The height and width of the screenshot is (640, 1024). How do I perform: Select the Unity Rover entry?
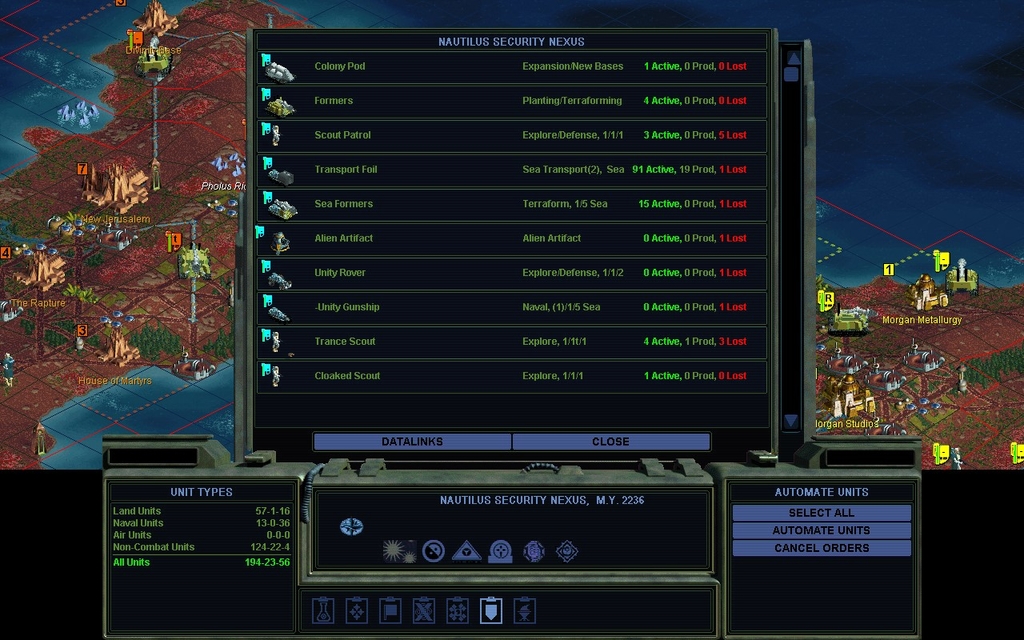click(512, 273)
